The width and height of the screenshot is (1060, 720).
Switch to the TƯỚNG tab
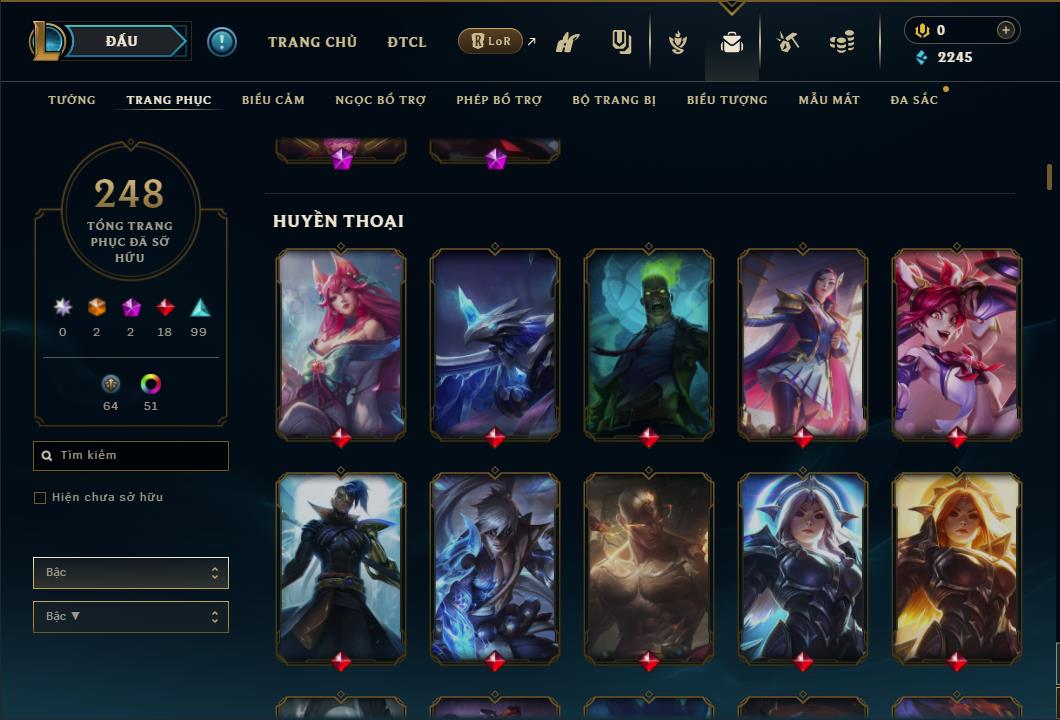pyautogui.click(x=72, y=100)
